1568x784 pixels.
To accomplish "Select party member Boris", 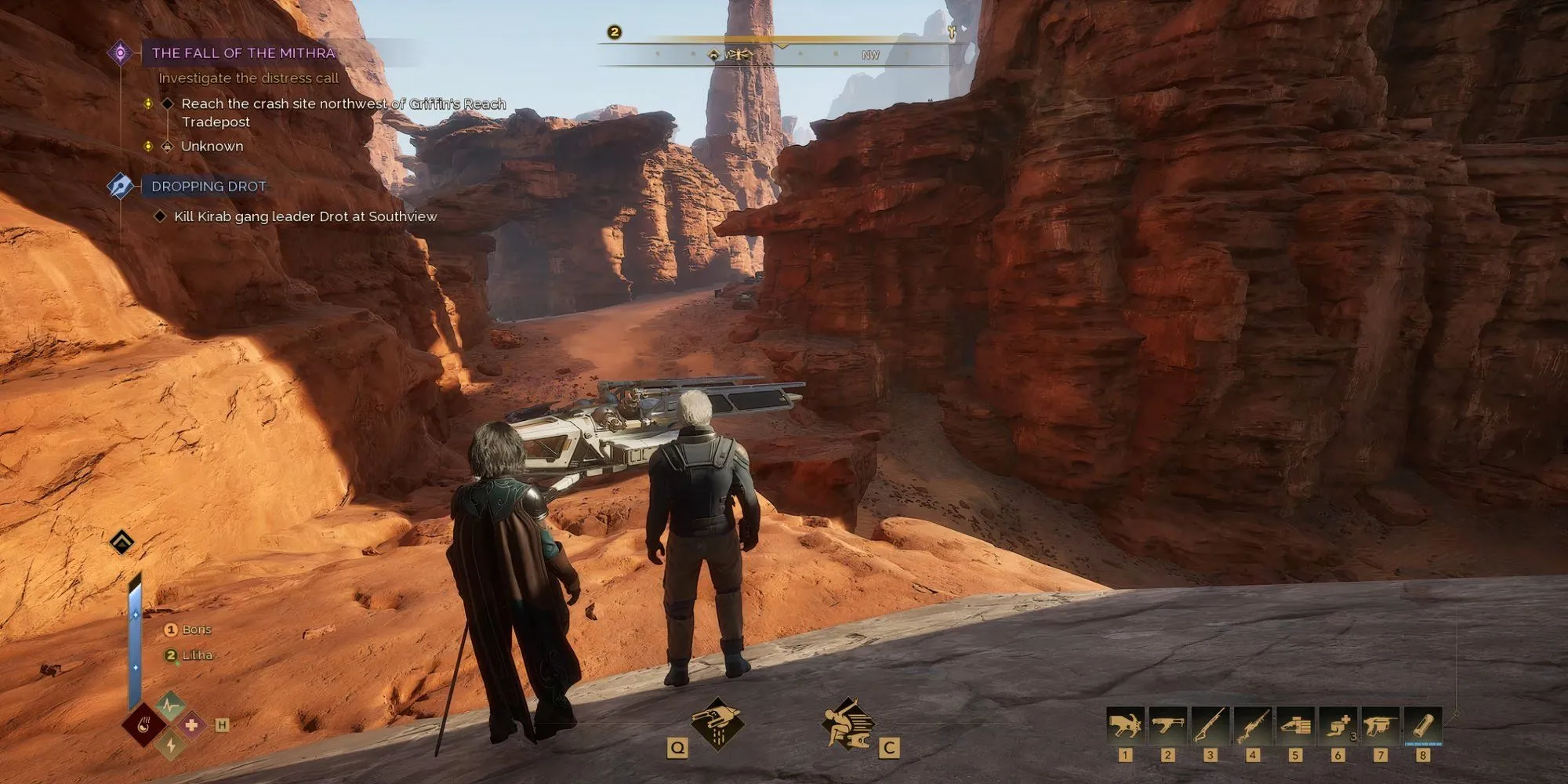I will [196, 630].
